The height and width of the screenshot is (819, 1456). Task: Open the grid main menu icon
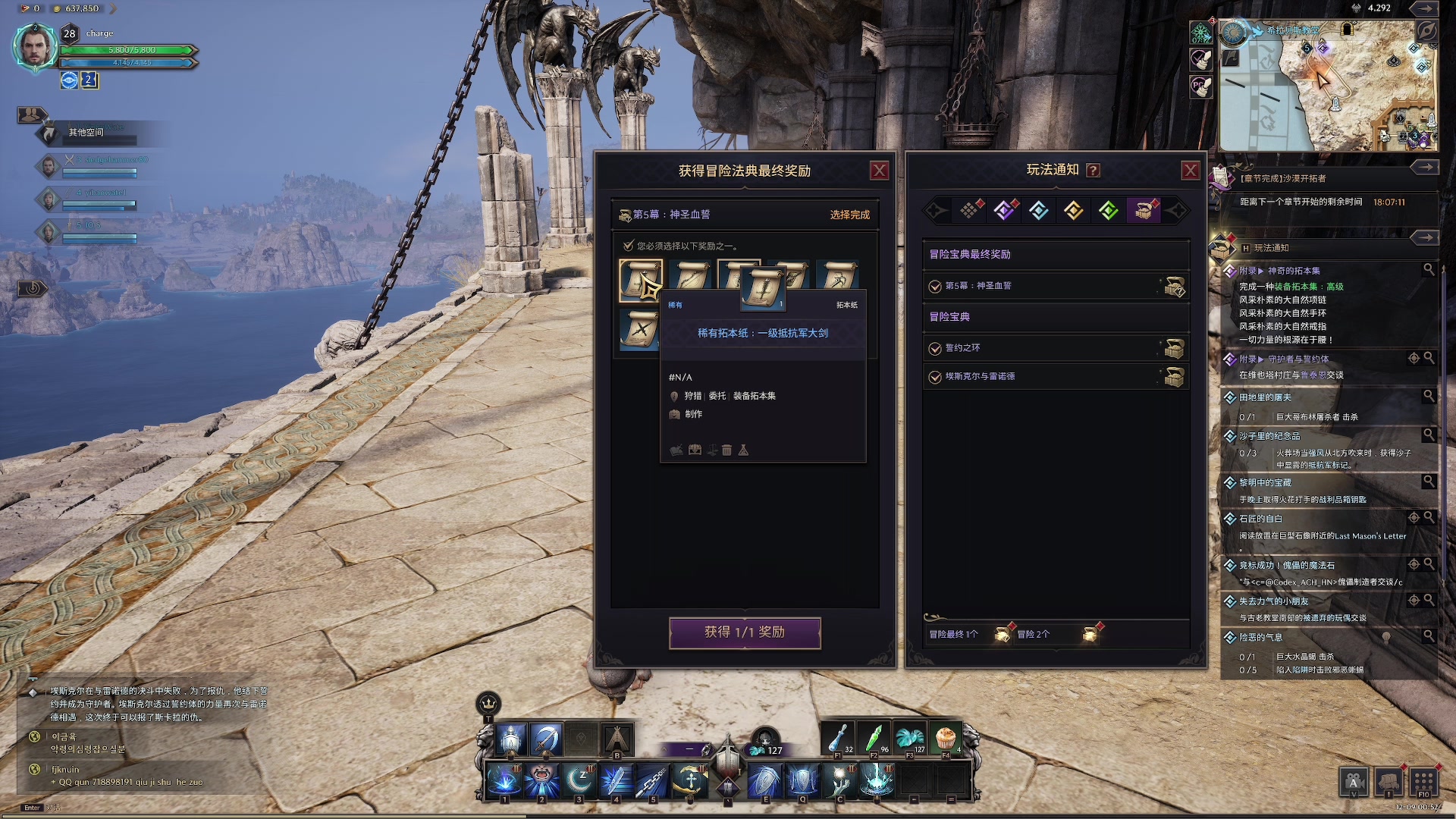pos(1423,781)
